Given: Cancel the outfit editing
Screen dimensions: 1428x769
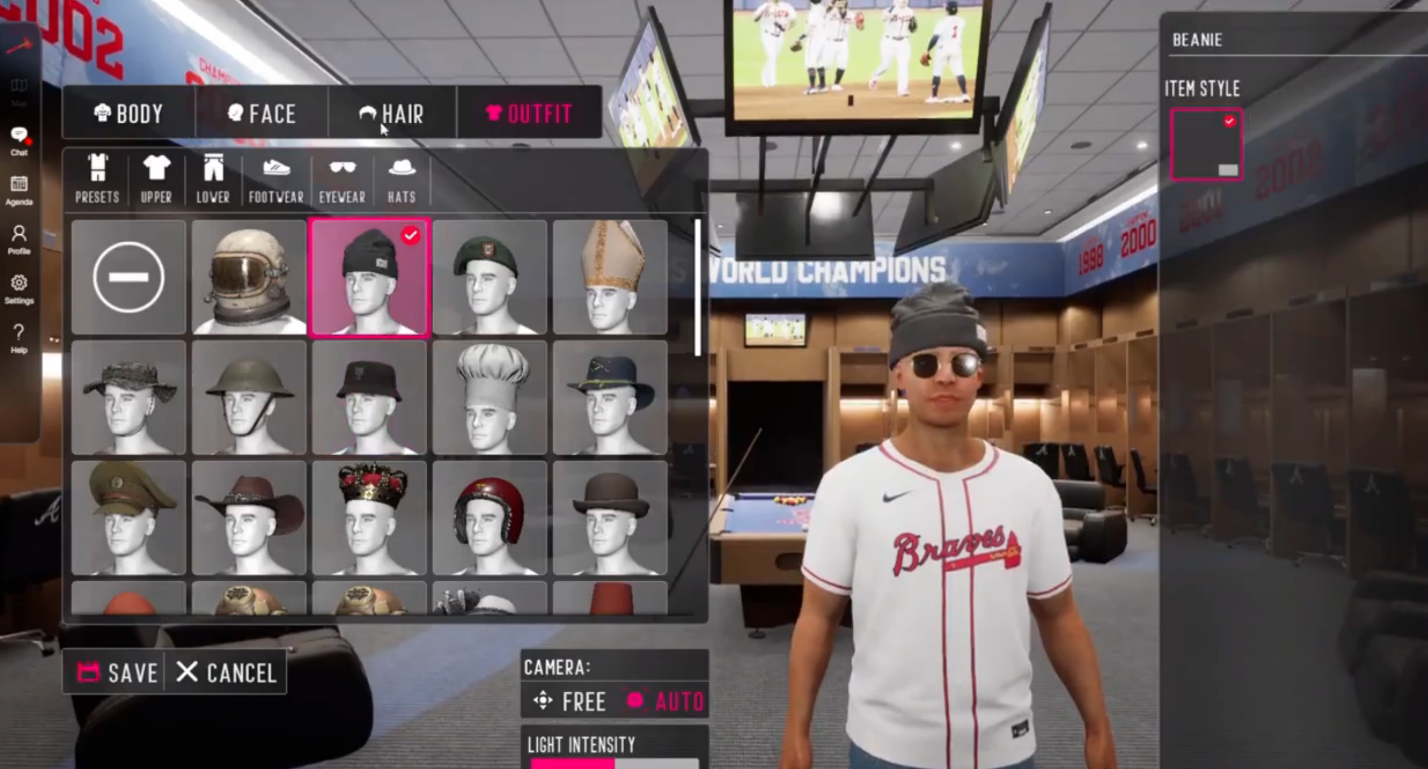Looking at the screenshot, I should click(x=227, y=673).
